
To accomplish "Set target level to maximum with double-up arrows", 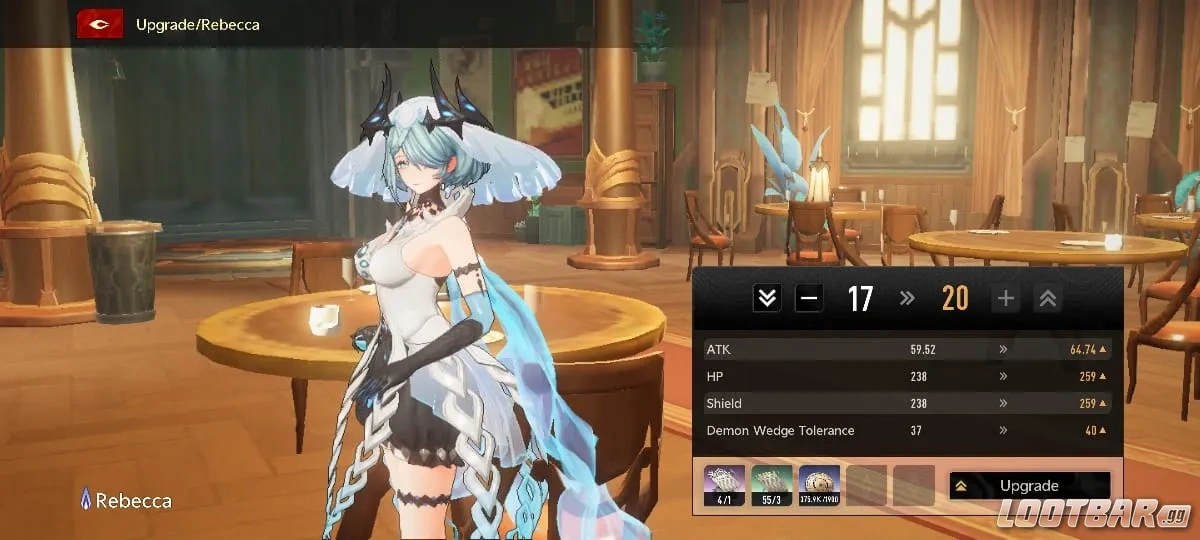I will [x=1047, y=298].
